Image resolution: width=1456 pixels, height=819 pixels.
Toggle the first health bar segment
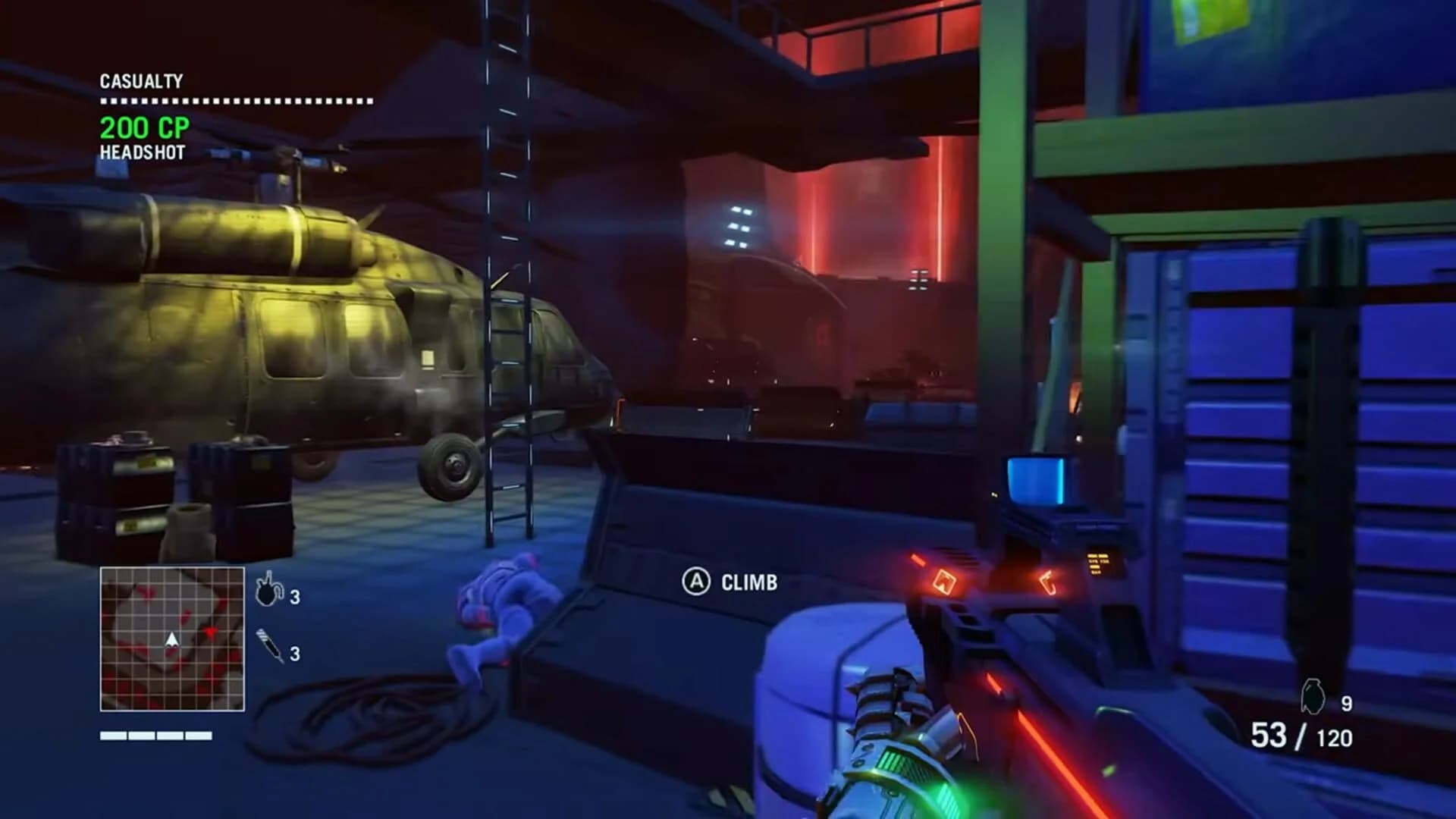tap(113, 734)
